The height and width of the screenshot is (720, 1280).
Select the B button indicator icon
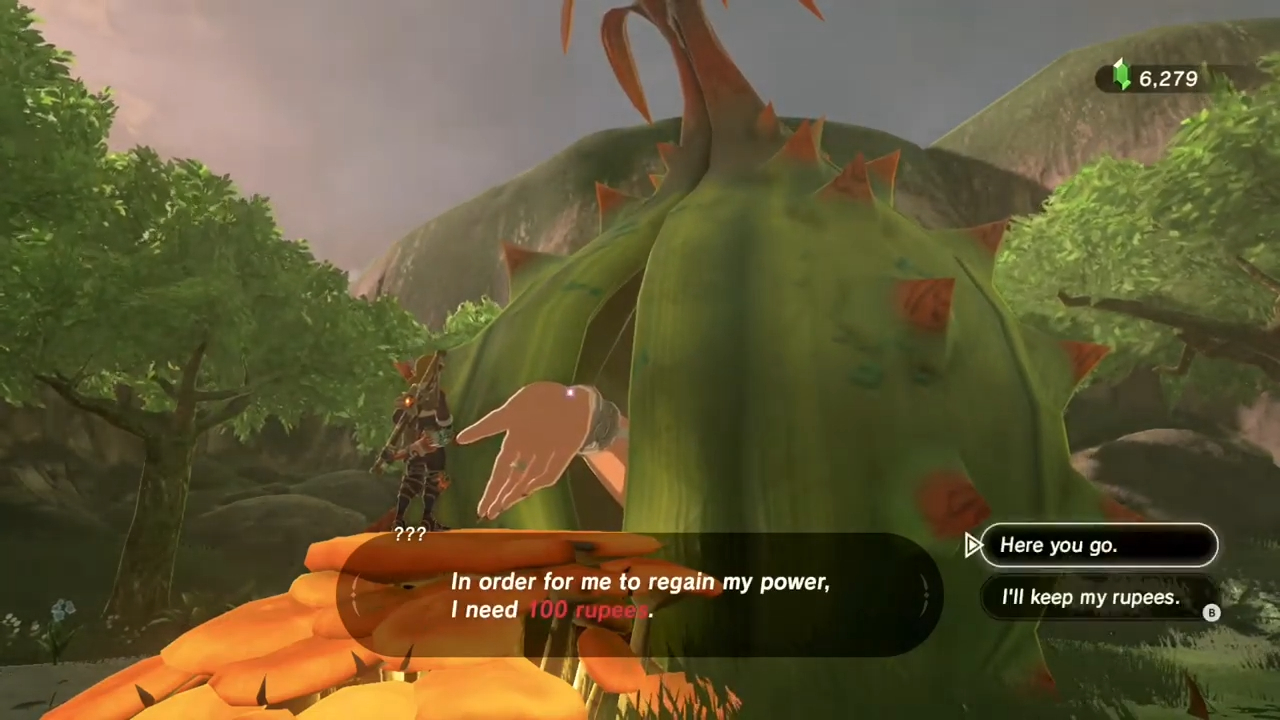1211,613
